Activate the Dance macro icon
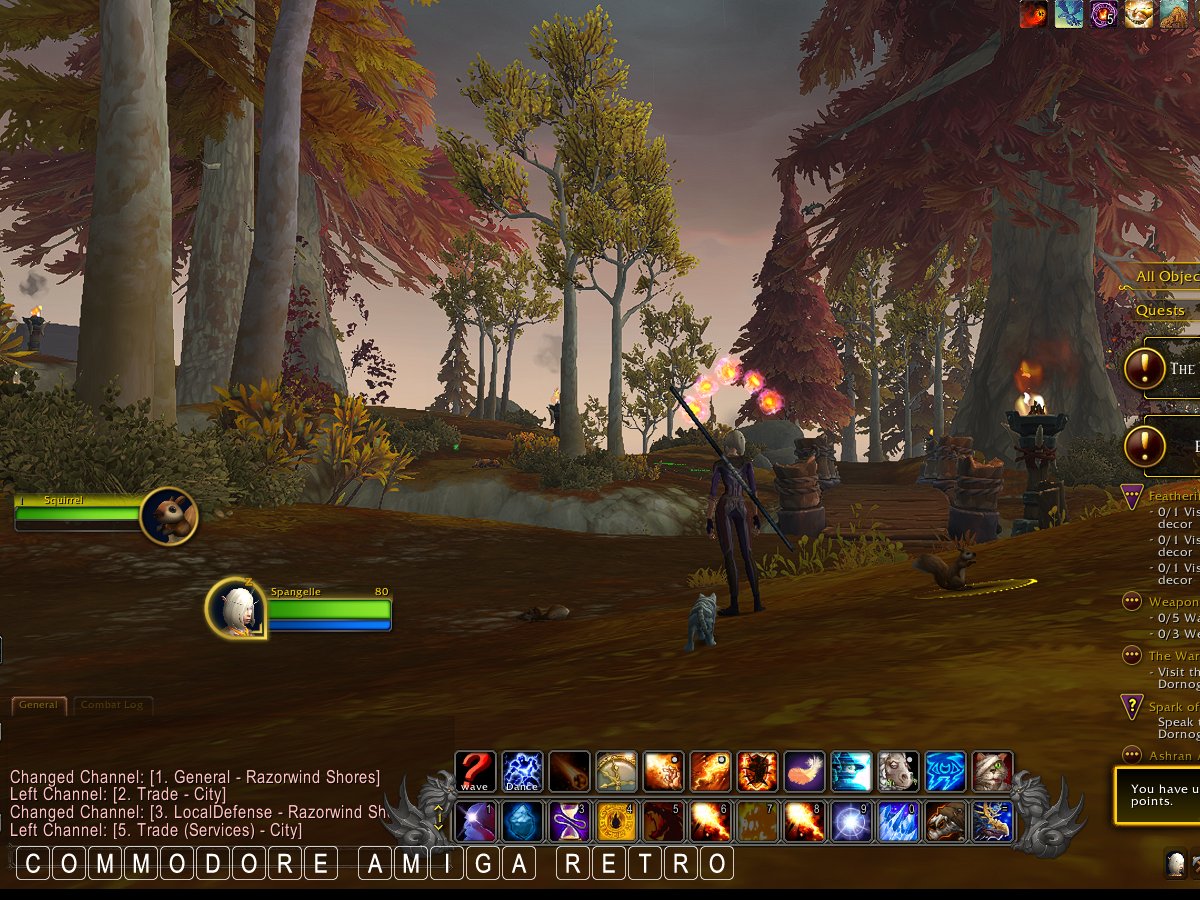 (x=522, y=772)
